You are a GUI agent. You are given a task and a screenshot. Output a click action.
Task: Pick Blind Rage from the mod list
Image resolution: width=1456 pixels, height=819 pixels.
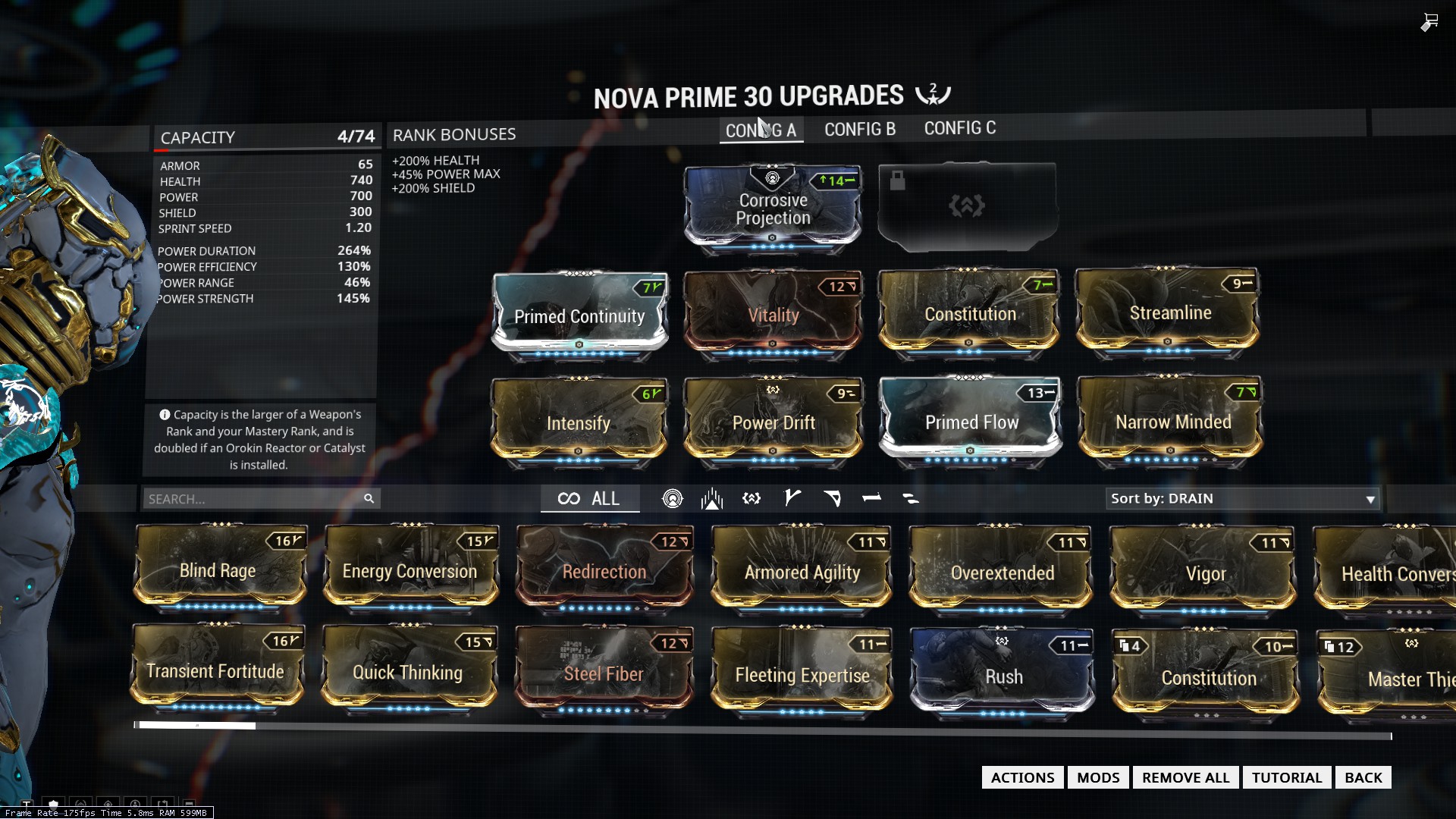click(x=219, y=570)
